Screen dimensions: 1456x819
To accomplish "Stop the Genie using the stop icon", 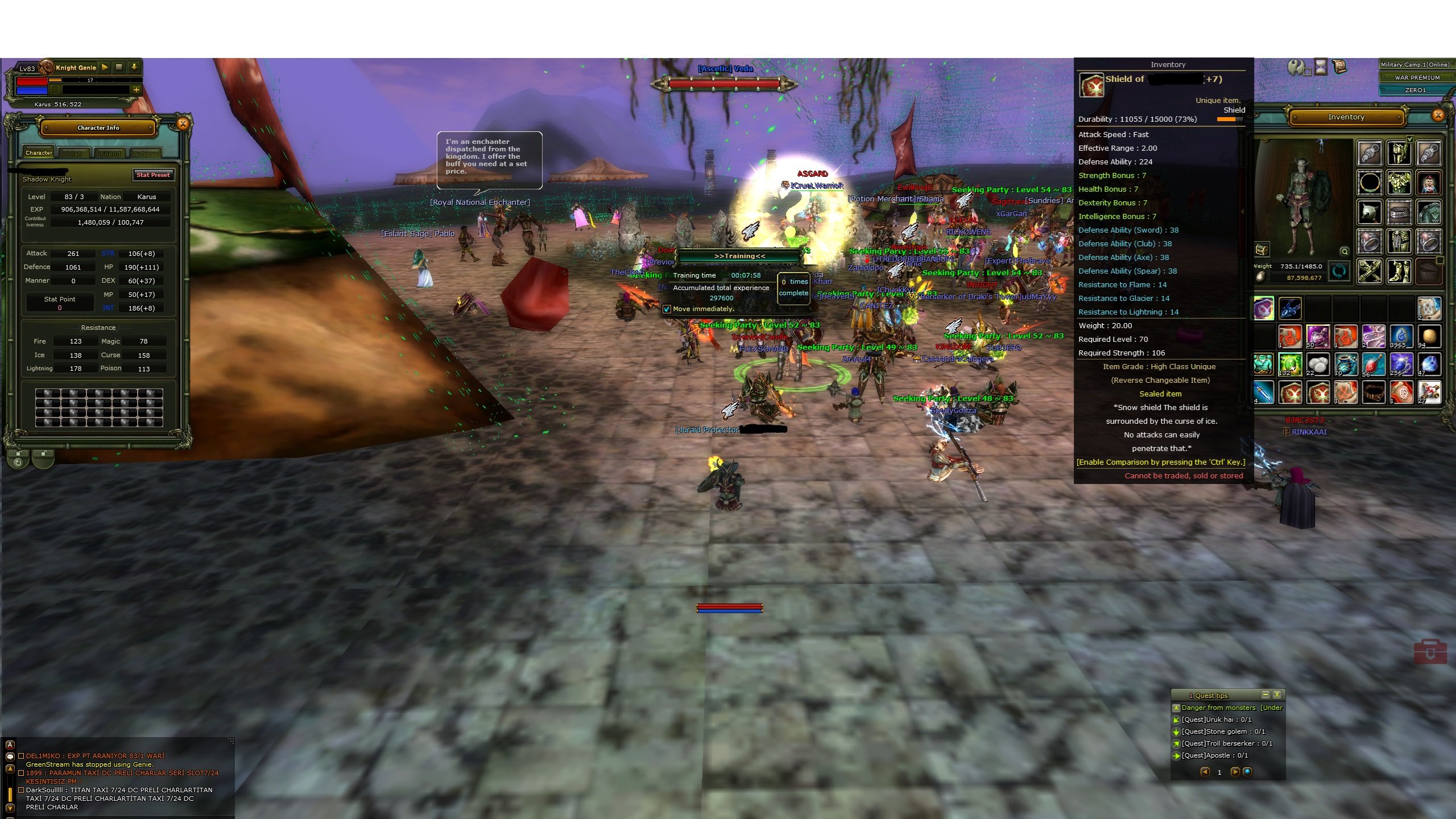I will click(x=119, y=67).
